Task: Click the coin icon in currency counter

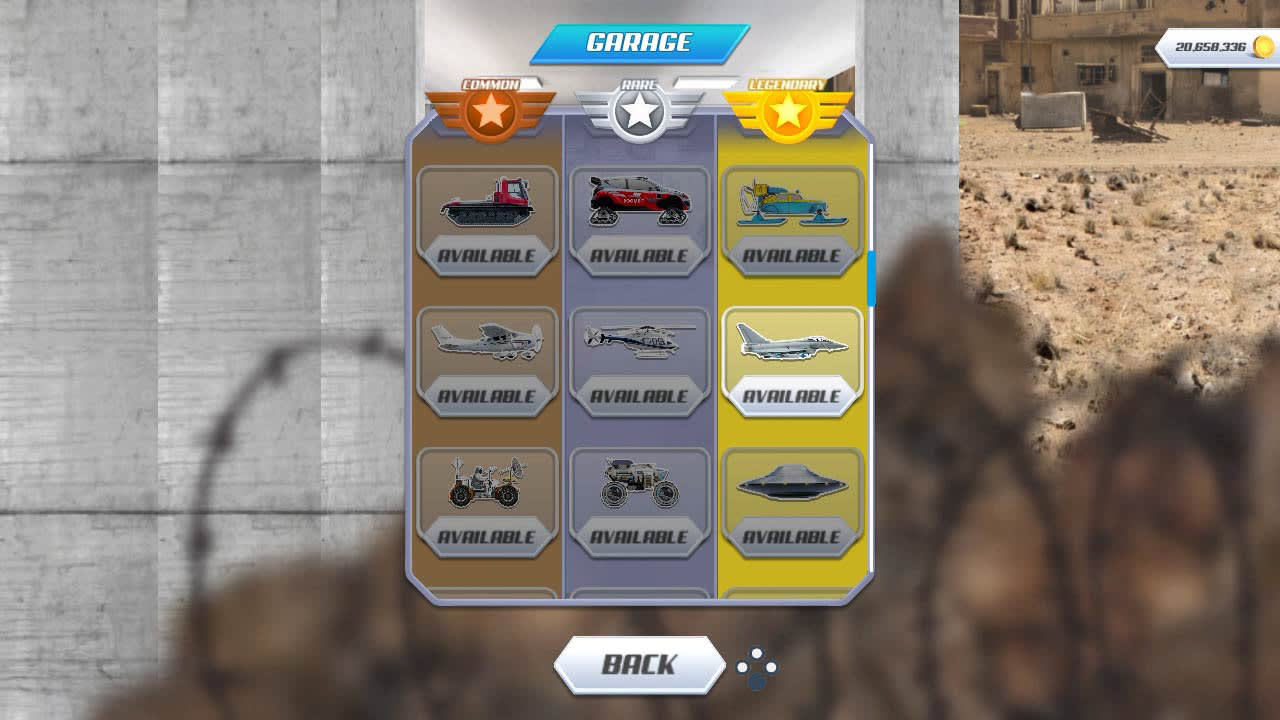Action: click(x=1260, y=44)
